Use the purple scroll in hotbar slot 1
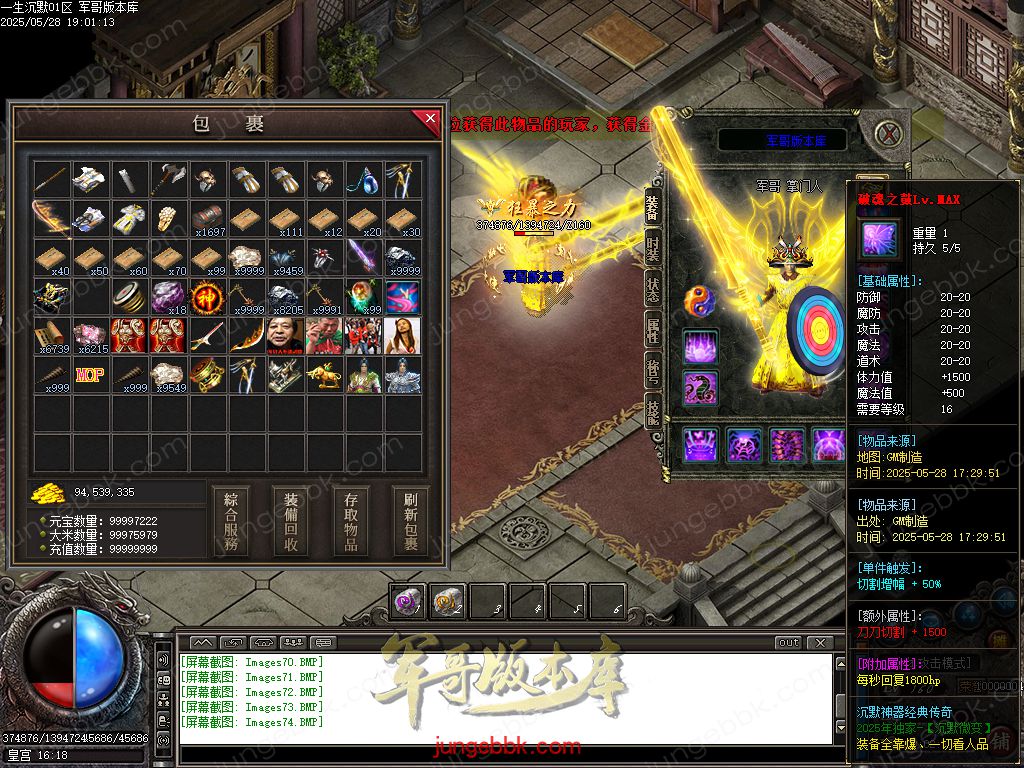 pos(407,601)
